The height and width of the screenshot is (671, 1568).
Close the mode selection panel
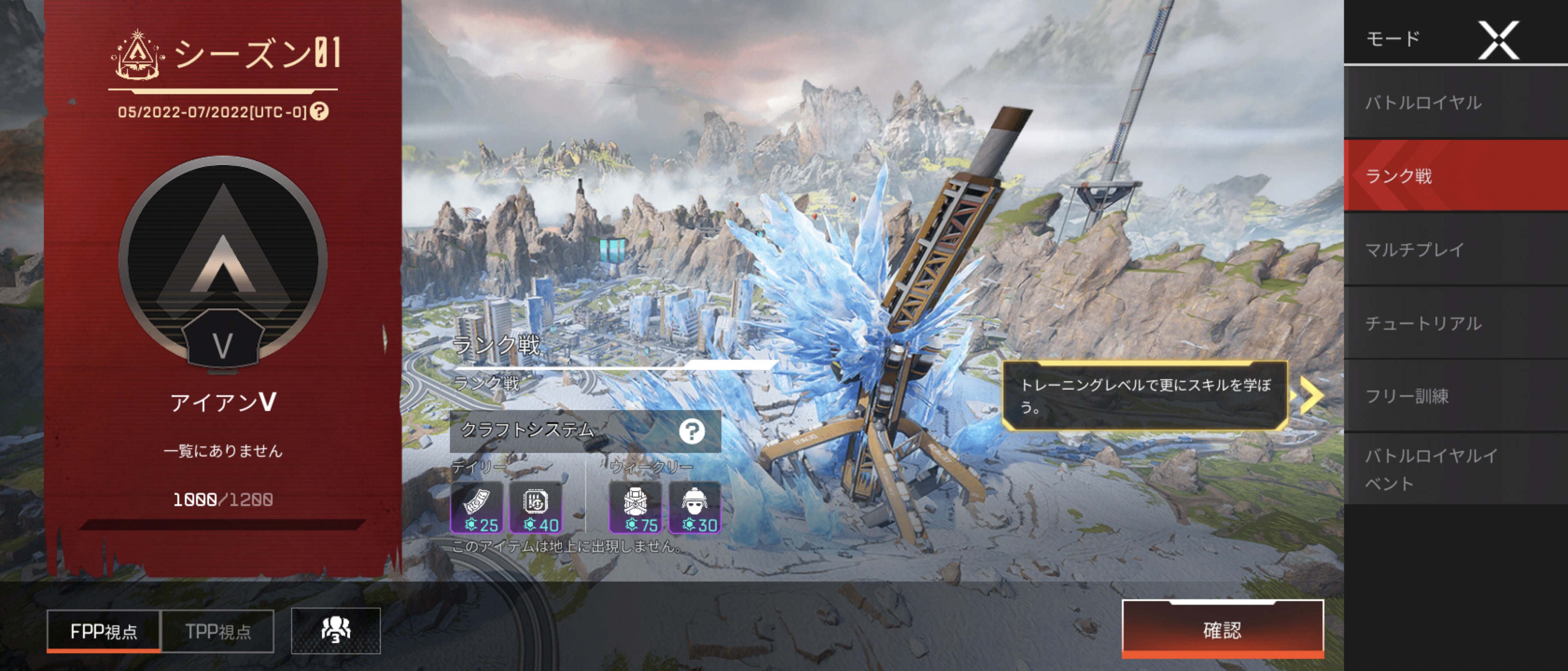1498,40
